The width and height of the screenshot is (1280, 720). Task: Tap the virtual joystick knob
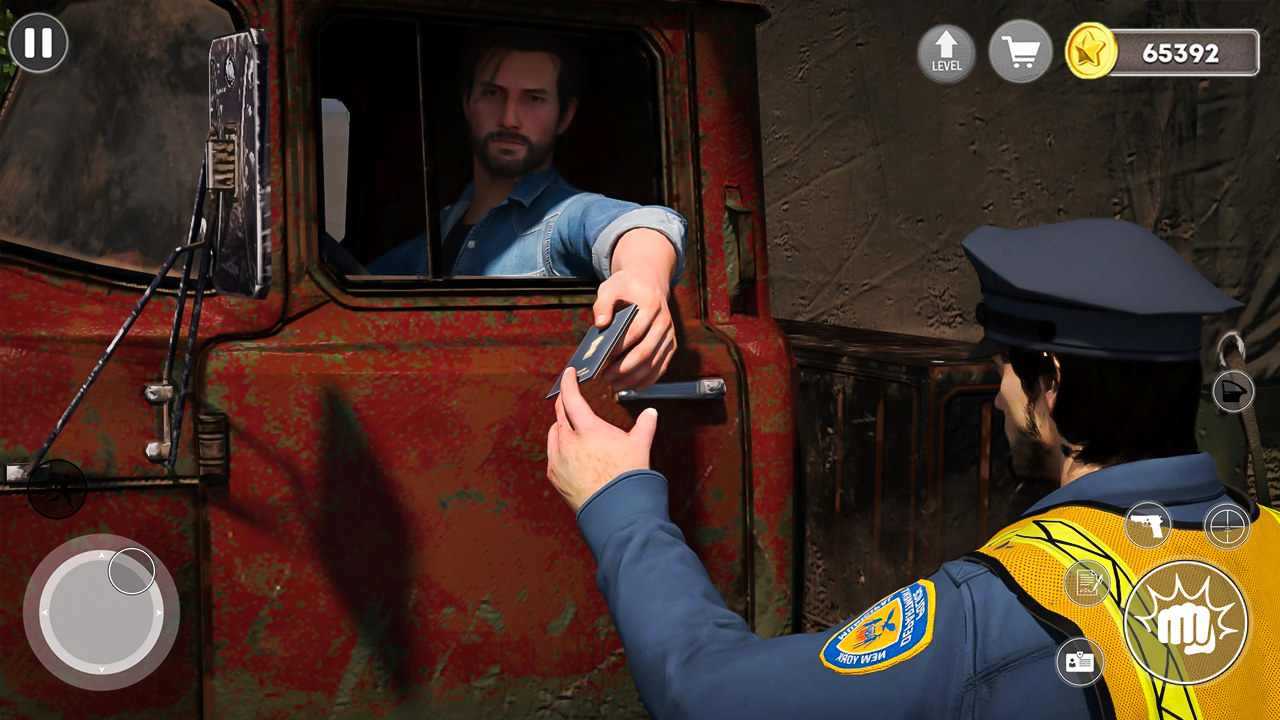click(102, 611)
